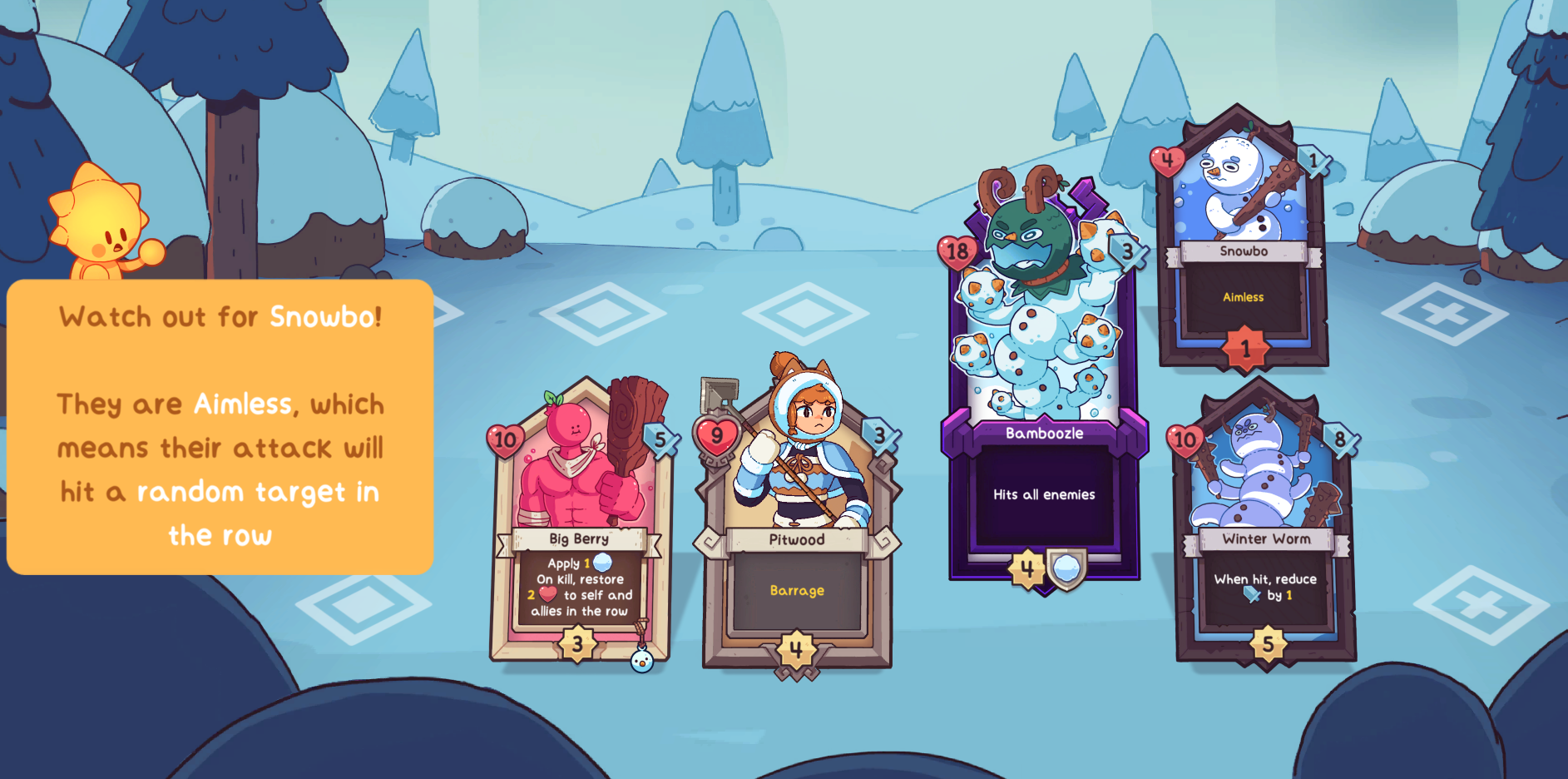Select Snowbo's attack value icon

(x=1312, y=159)
